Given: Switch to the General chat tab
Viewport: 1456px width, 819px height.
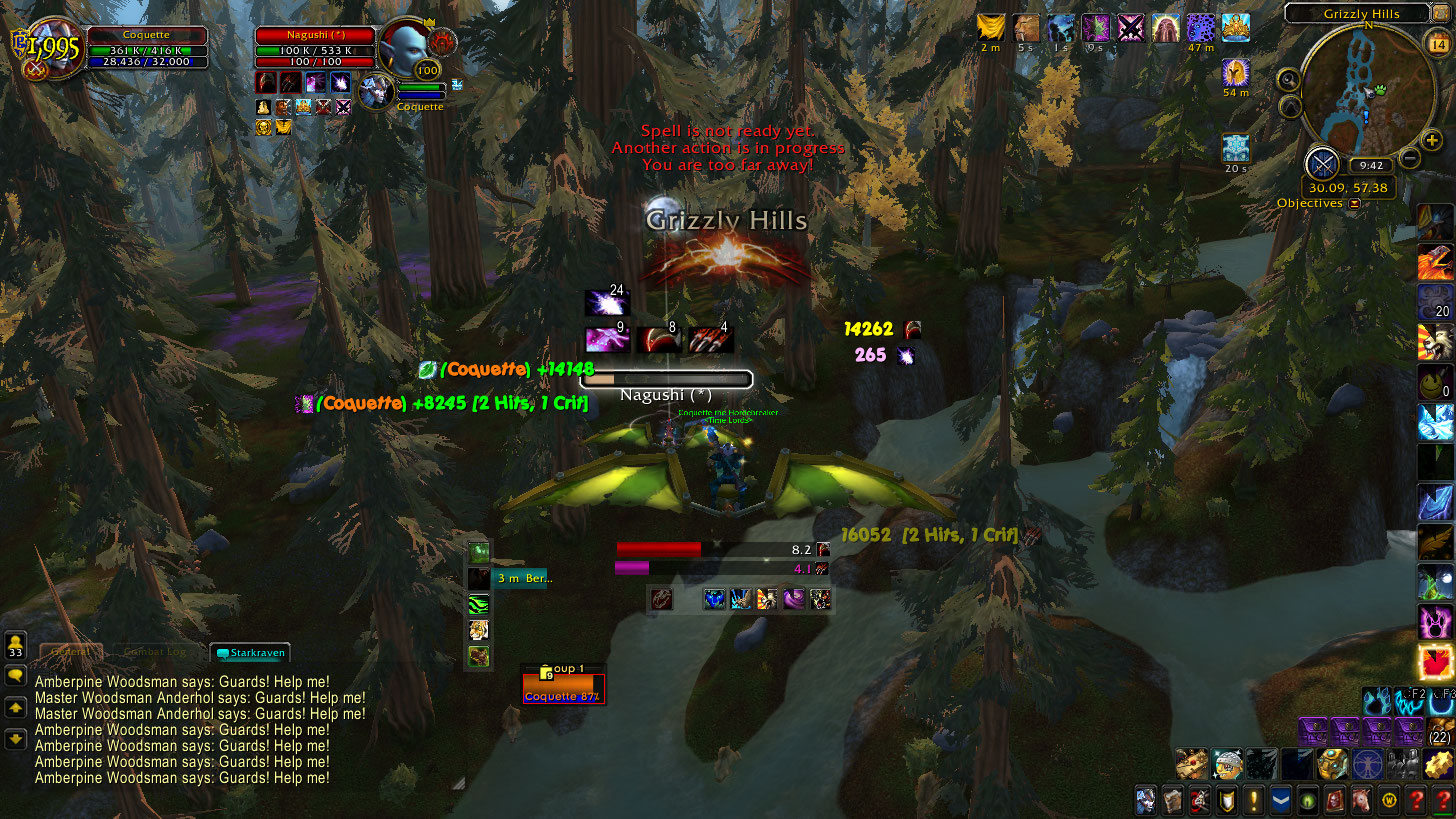Looking at the screenshot, I should (x=70, y=653).
